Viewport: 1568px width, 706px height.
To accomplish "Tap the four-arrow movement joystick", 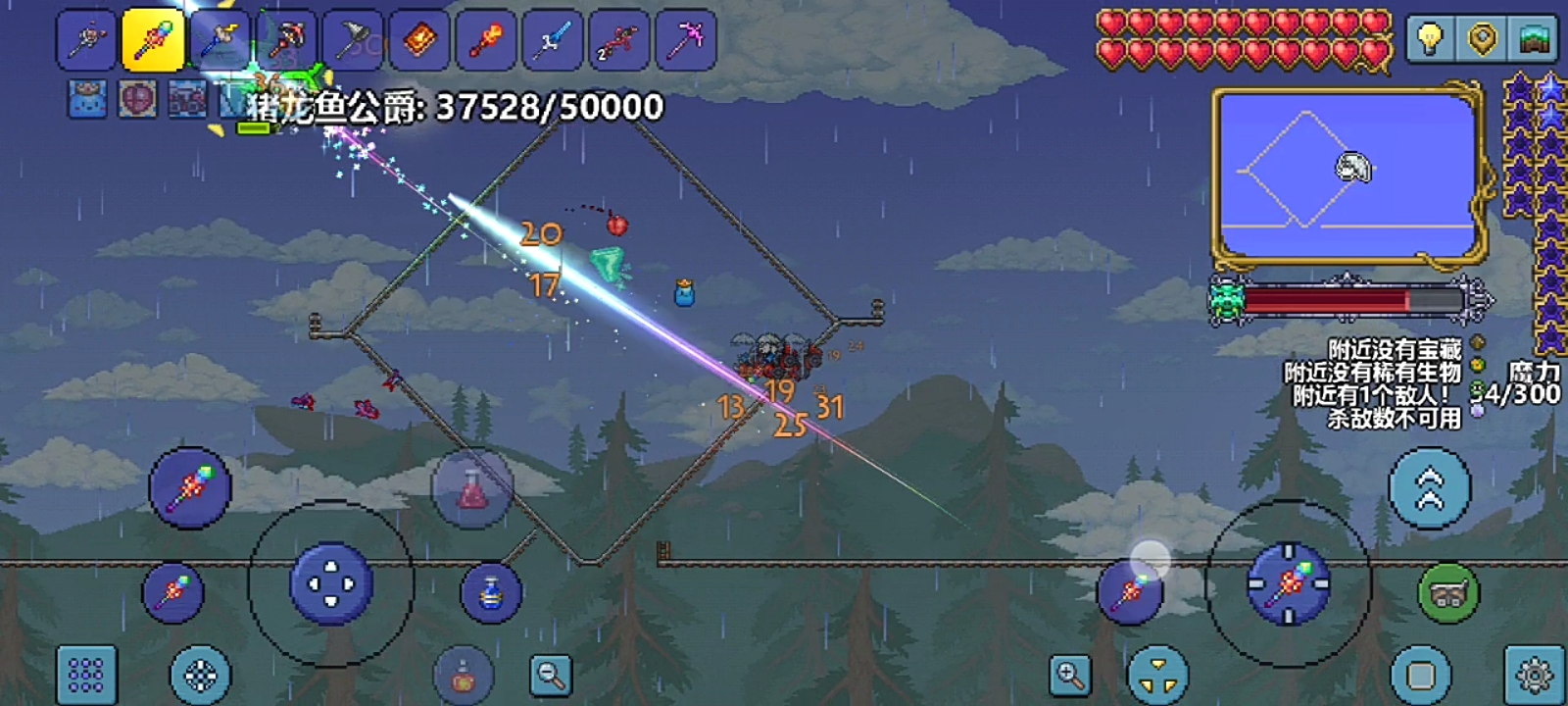I will 331,584.
